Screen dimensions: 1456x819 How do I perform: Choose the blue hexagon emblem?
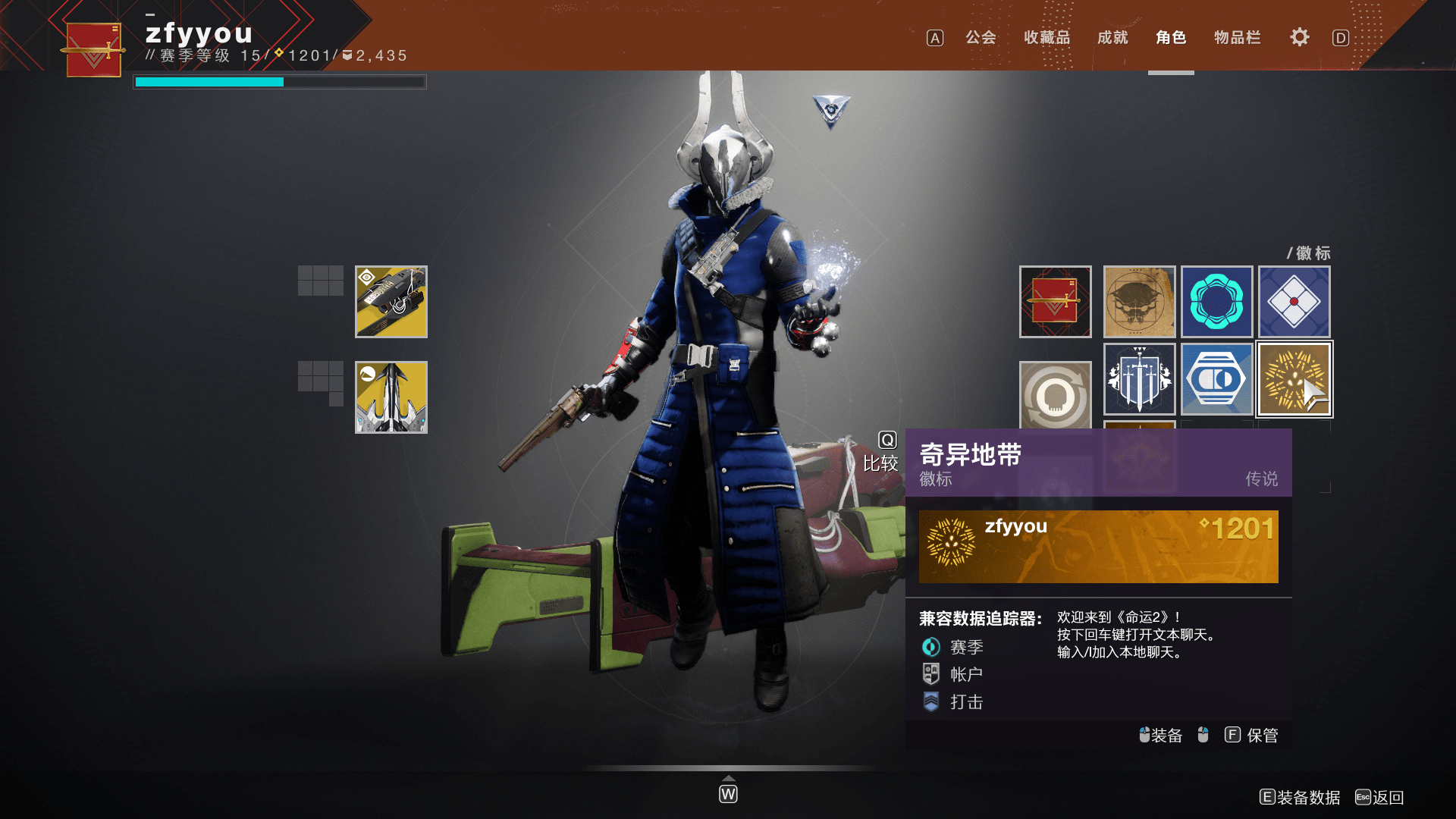1216,379
